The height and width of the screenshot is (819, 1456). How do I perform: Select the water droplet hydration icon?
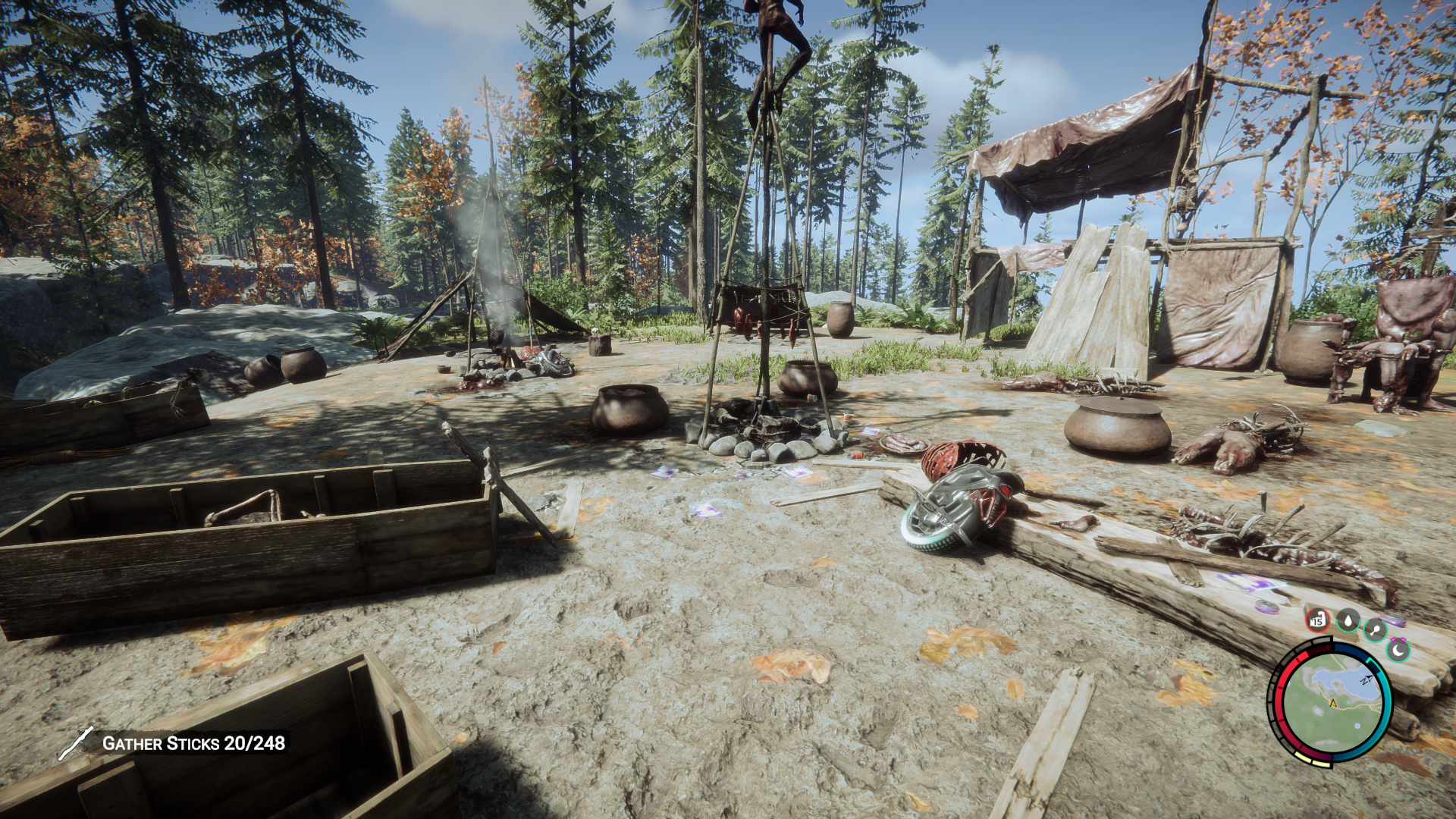point(1348,621)
